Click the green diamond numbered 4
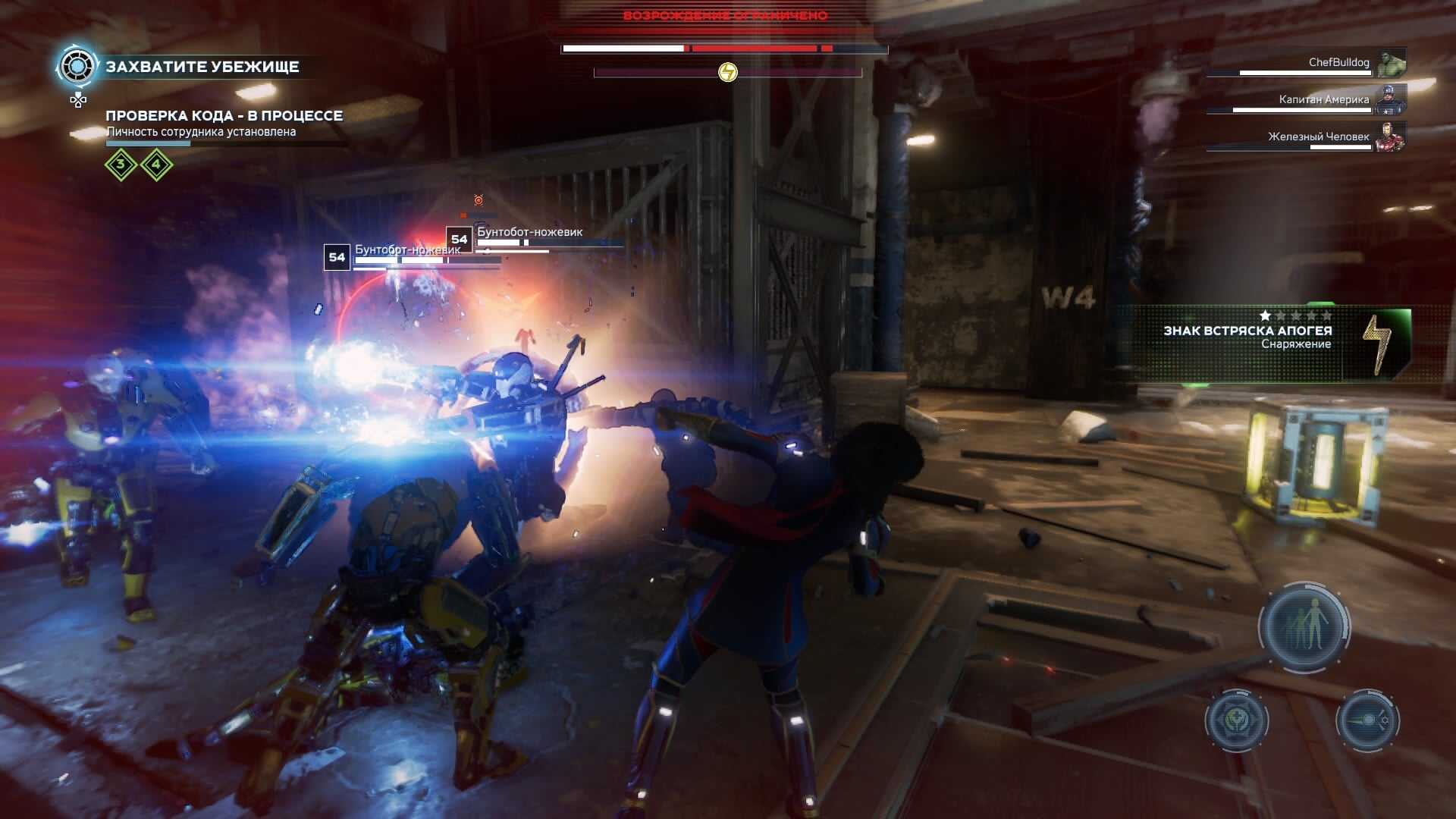The height and width of the screenshot is (819, 1456). click(x=156, y=164)
